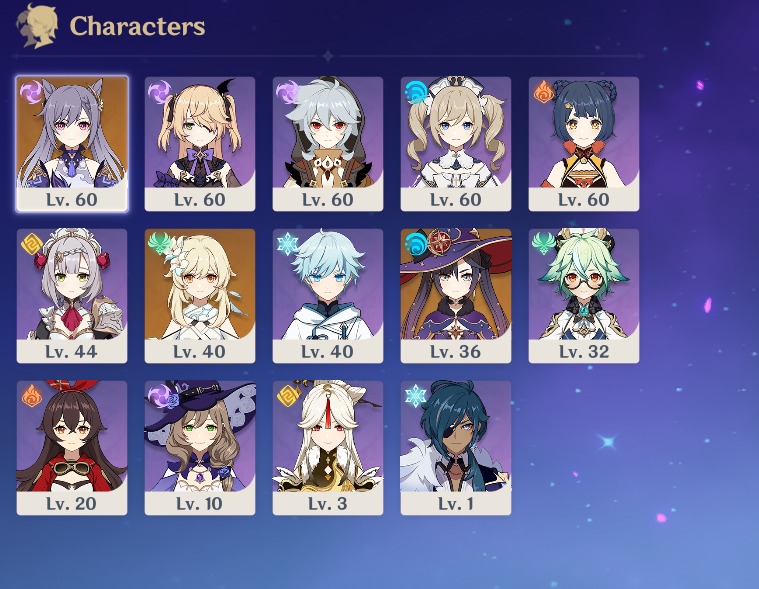This screenshot has height=589, width=759.
Task: Choose Fischl, the blonde eyepatch character
Action: (x=200, y=143)
